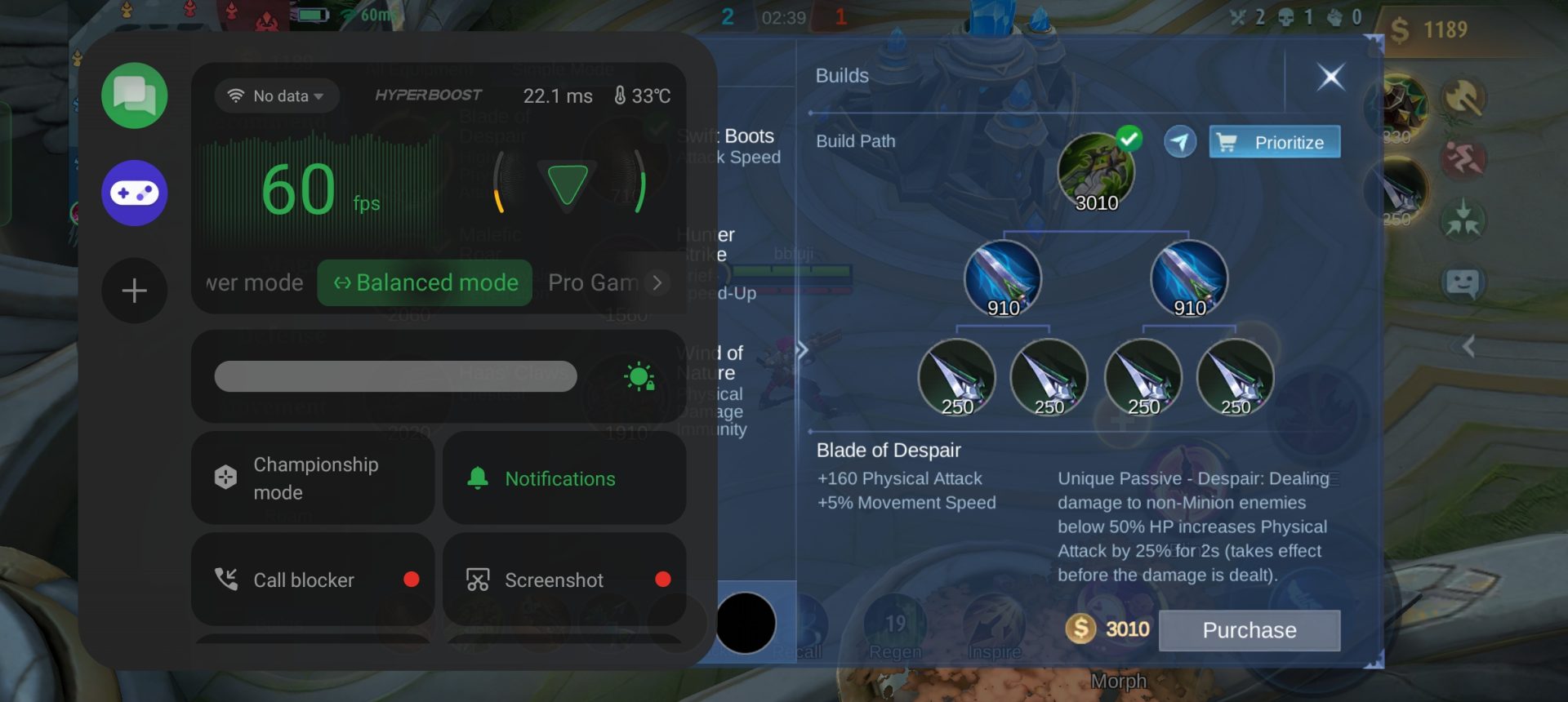This screenshot has width=1568, height=702.
Task: Open the No data network dropdown
Action: [x=278, y=96]
